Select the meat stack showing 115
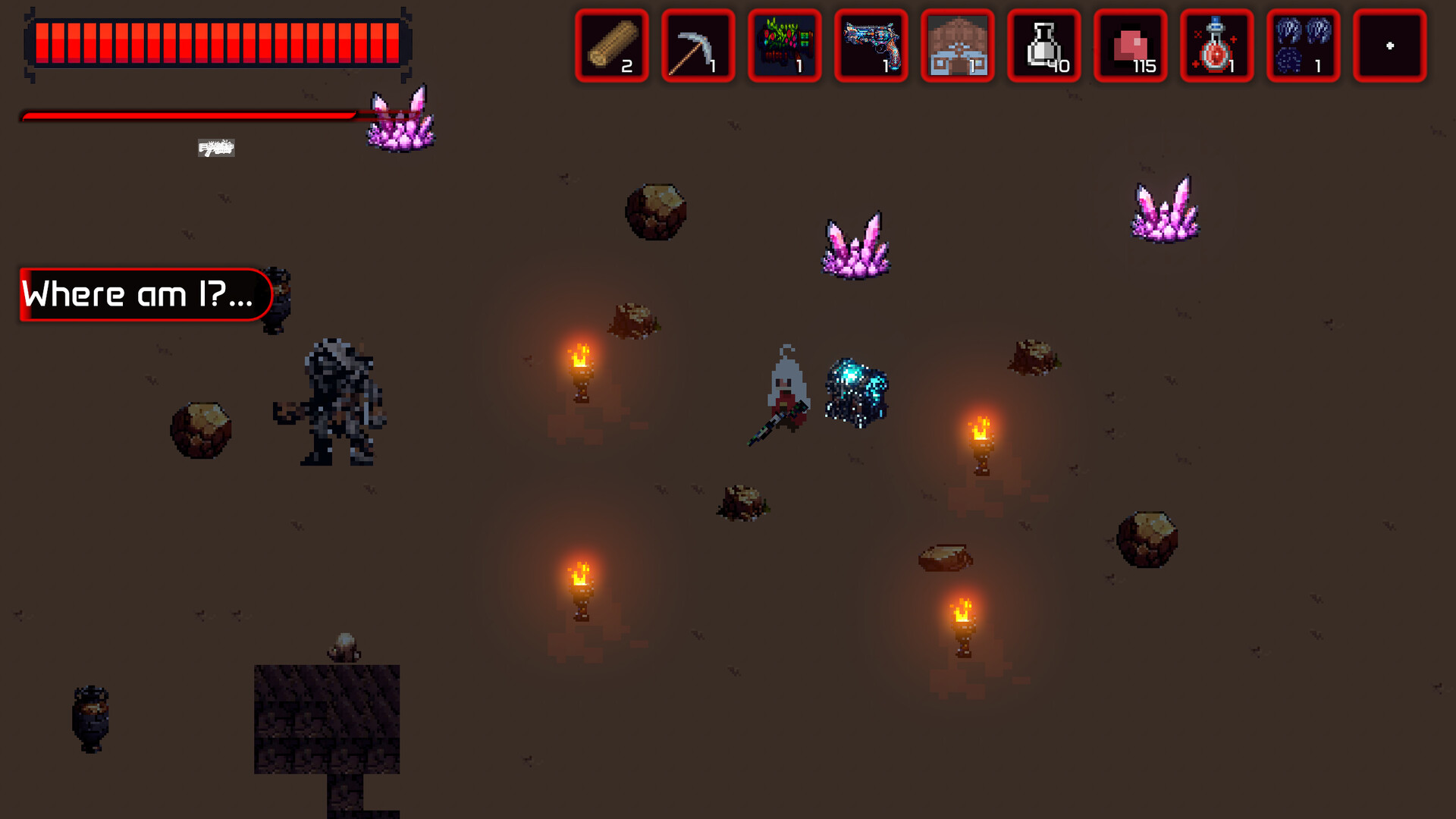Screen dimensions: 1456x819 point(1130,47)
